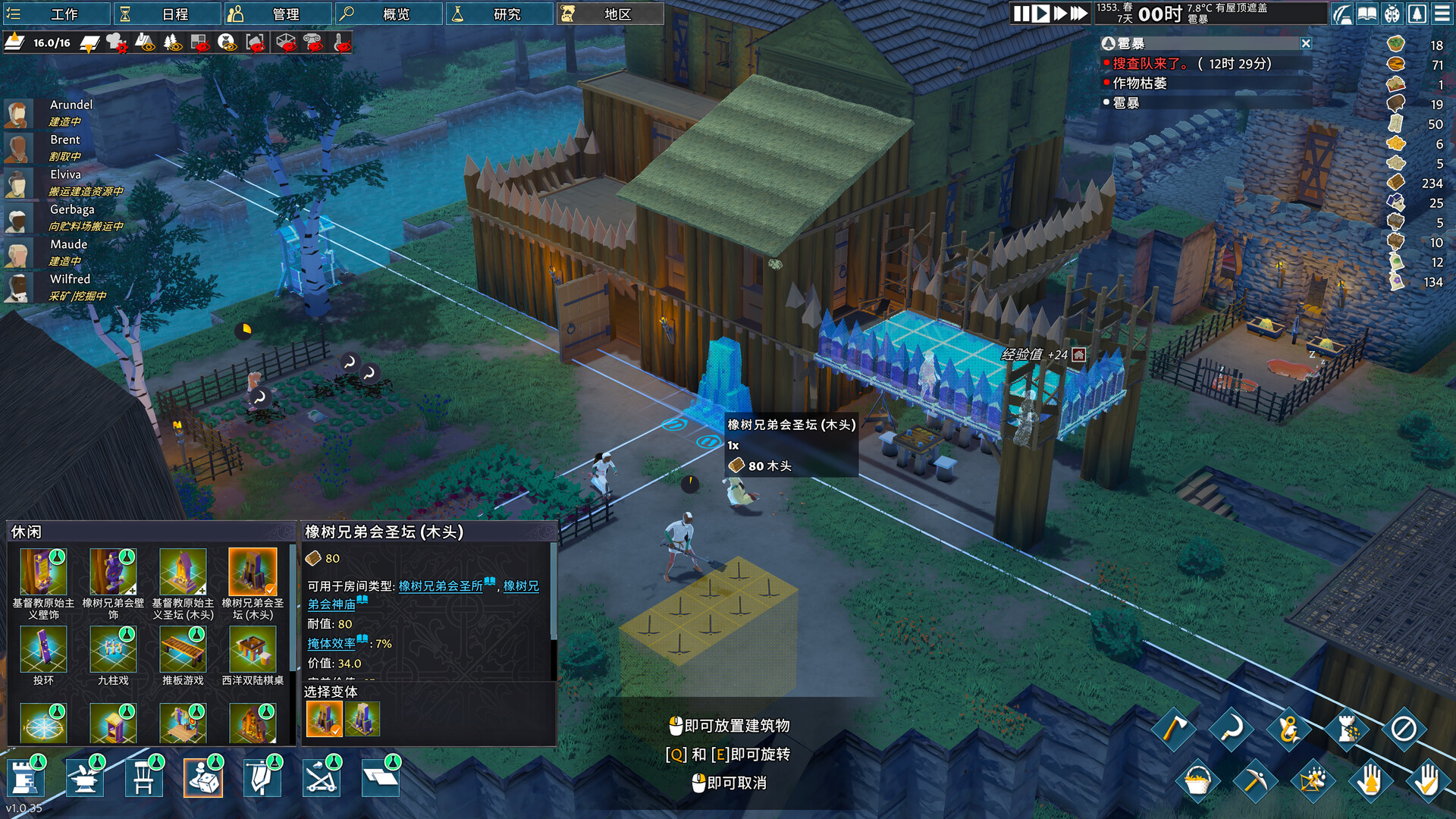Pause the game speed
Image resolution: width=1456 pixels, height=819 pixels.
point(1021,14)
